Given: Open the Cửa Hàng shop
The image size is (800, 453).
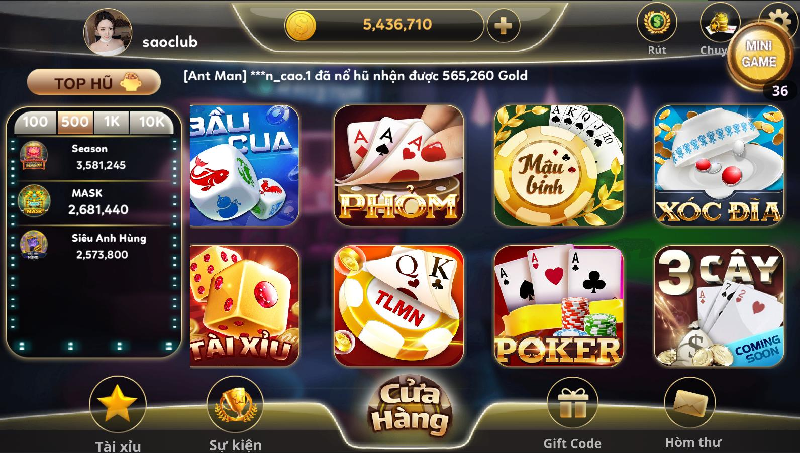Looking at the screenshot, I should 410,407.
